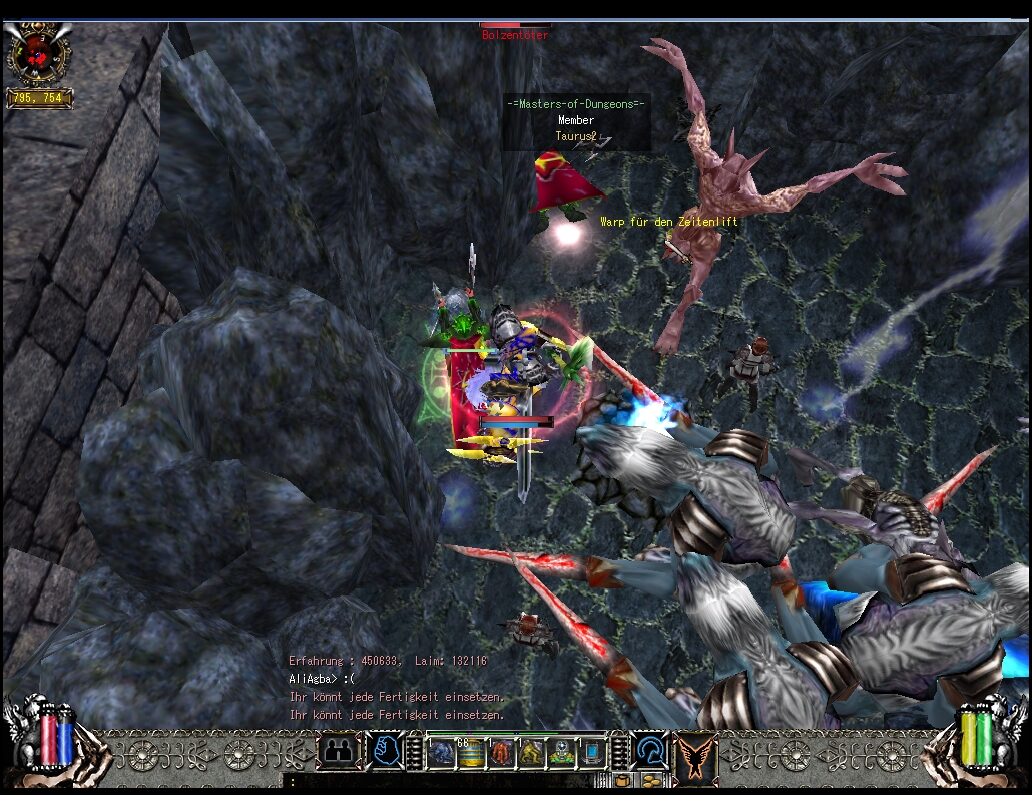1032x795 pixels.
Task: Use the blue beast item in the hotbar
Action: (x=442, y=752)
